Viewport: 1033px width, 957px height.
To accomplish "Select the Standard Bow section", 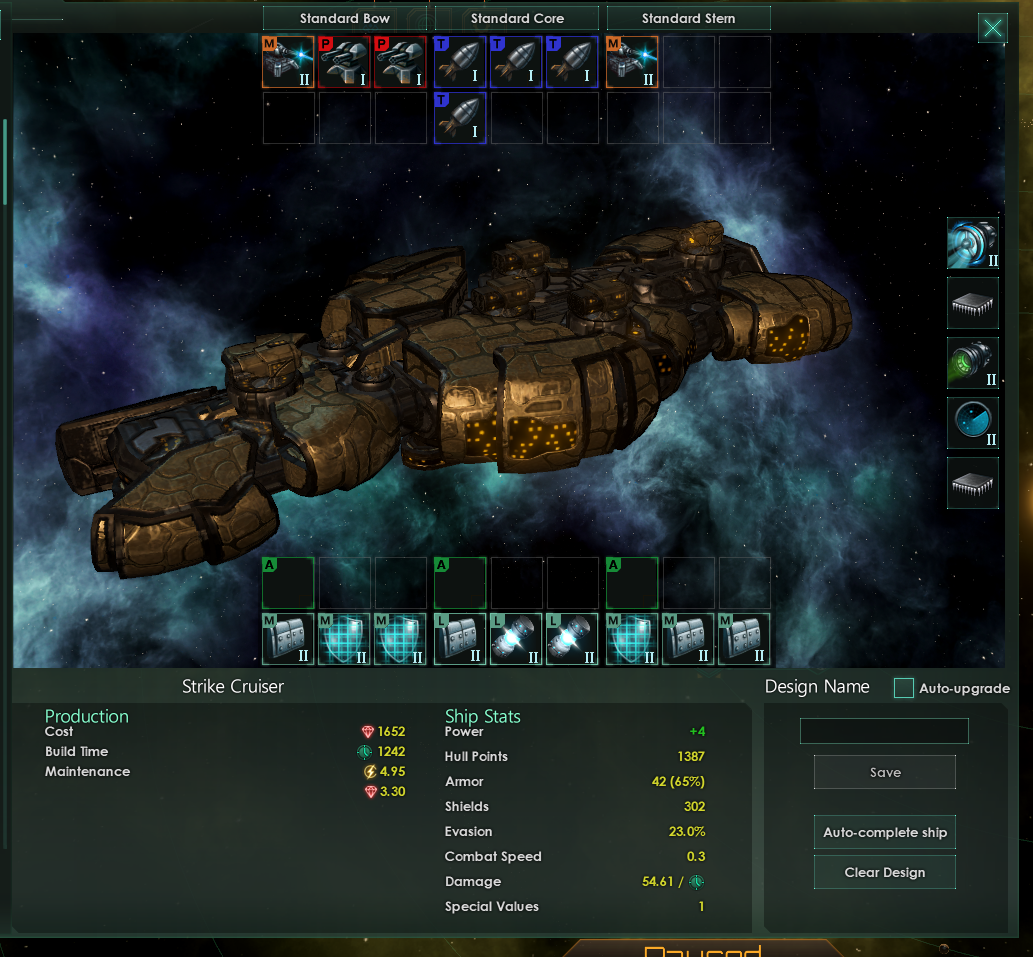I will coord(345,18).
